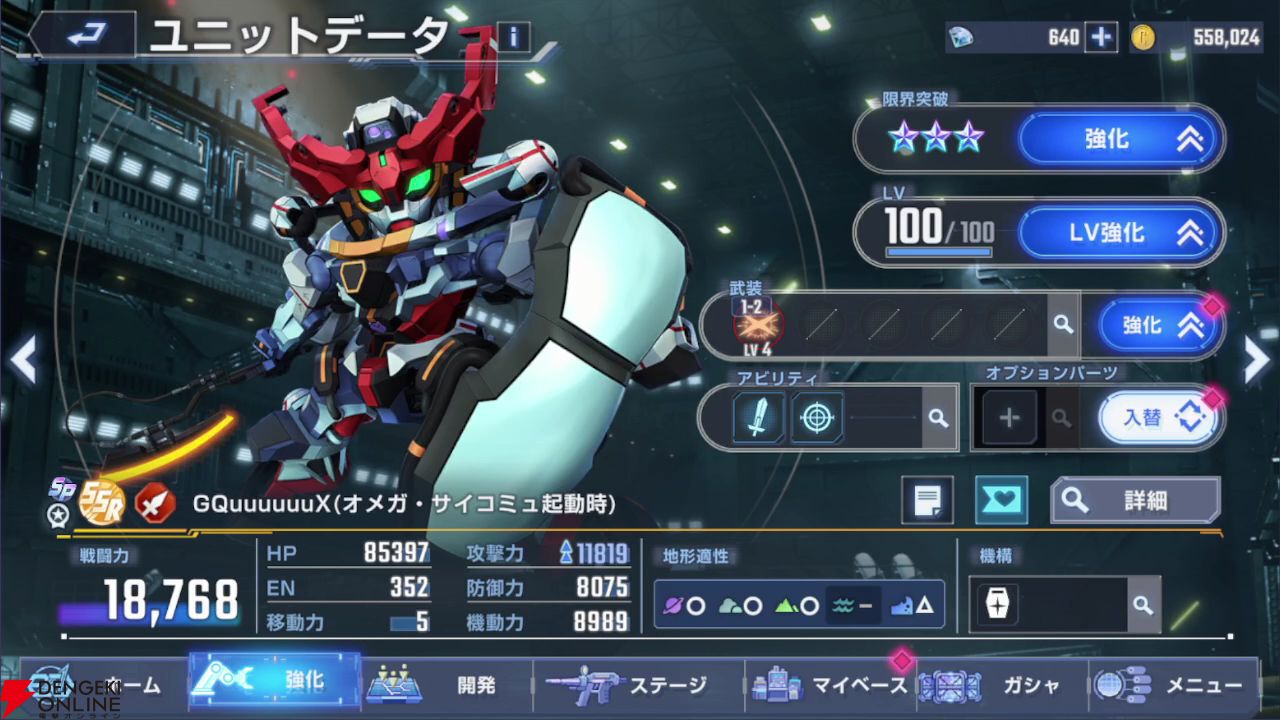
Task: Select the sword ability icon
Action: 759,417
